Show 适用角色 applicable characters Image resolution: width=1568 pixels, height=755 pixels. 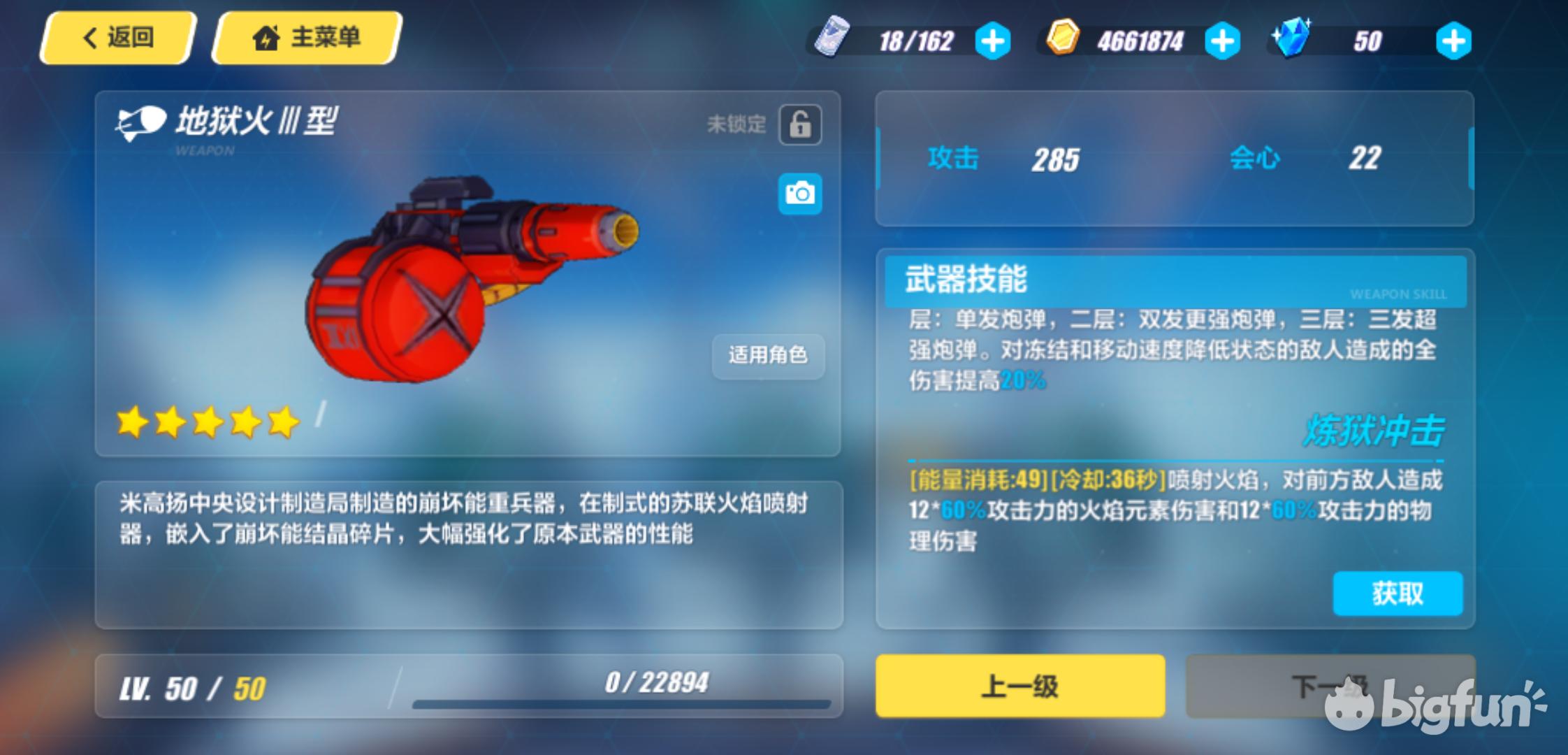(x=768, y=356)
